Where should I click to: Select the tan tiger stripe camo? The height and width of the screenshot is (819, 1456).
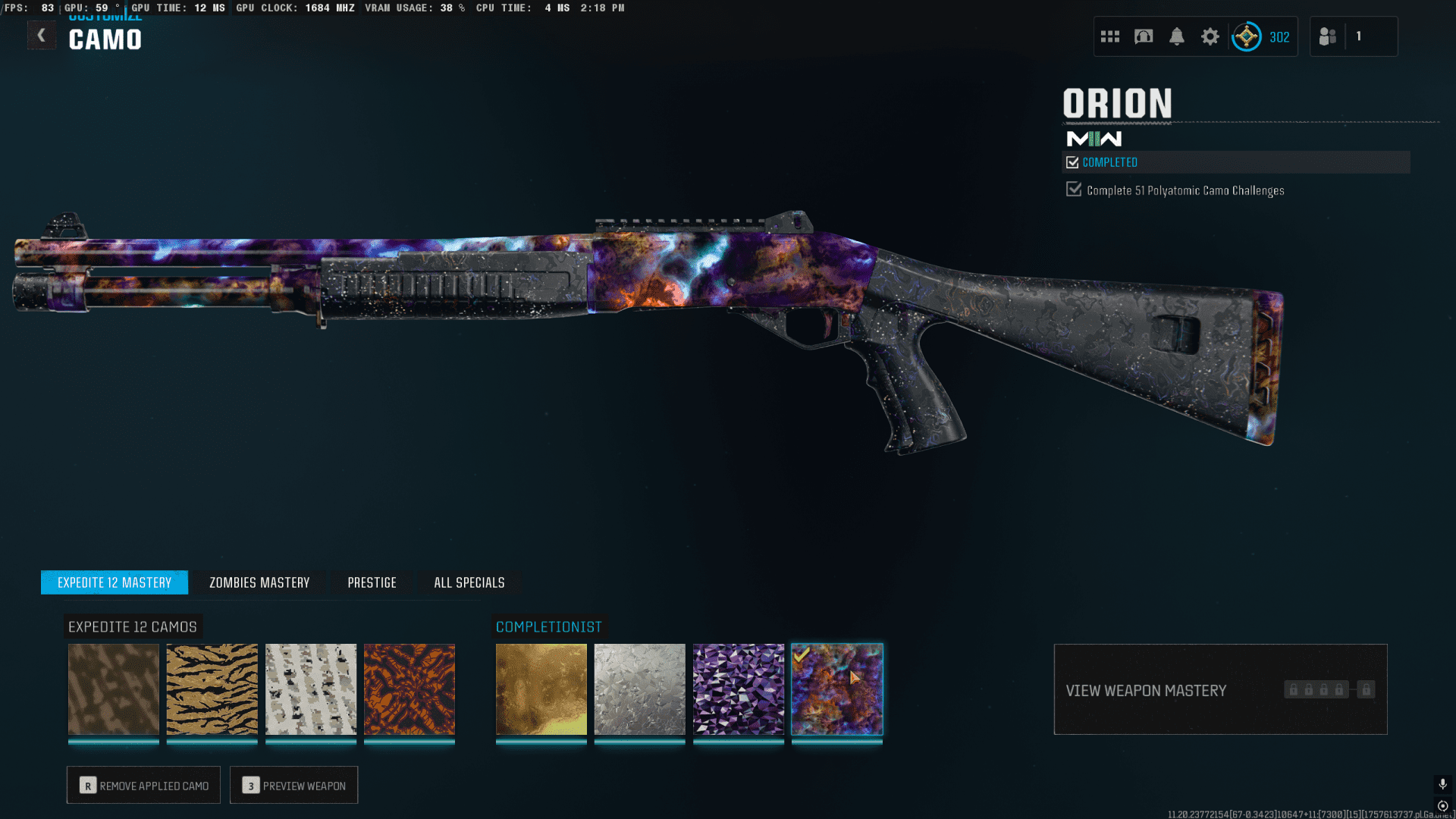[x=212, y=689]
